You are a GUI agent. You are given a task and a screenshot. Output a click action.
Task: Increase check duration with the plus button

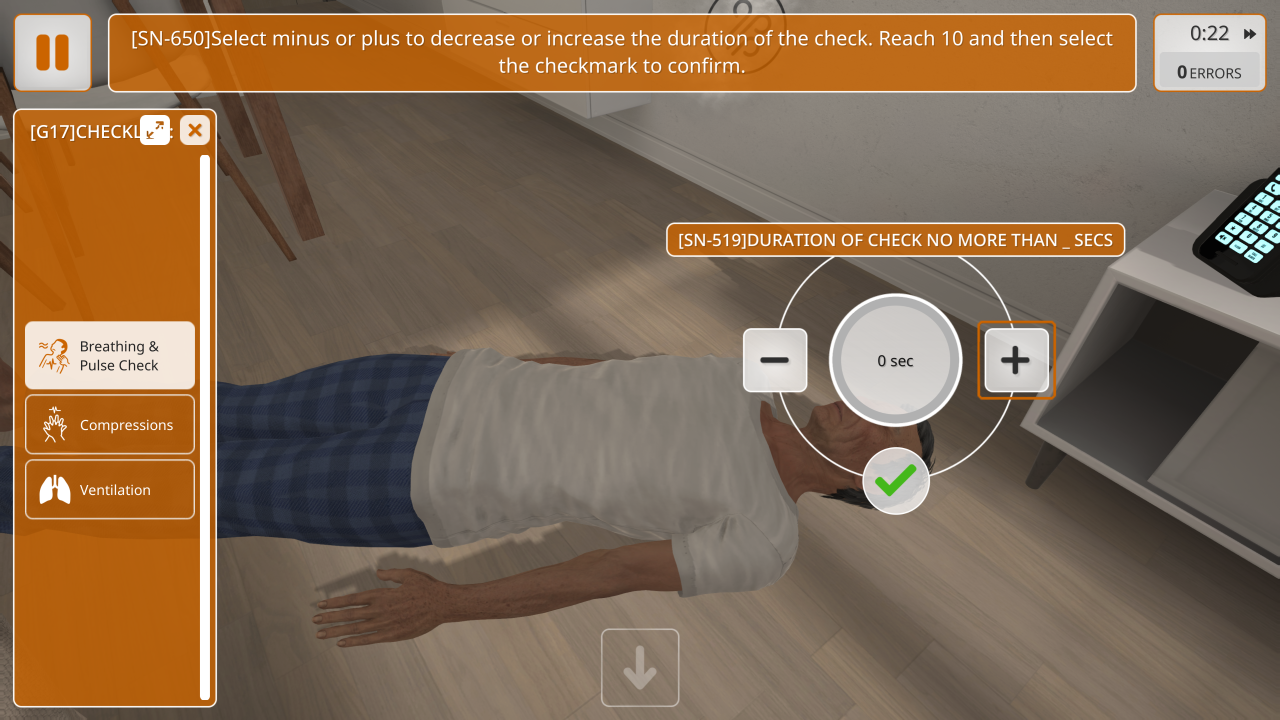click(1016, 360)
